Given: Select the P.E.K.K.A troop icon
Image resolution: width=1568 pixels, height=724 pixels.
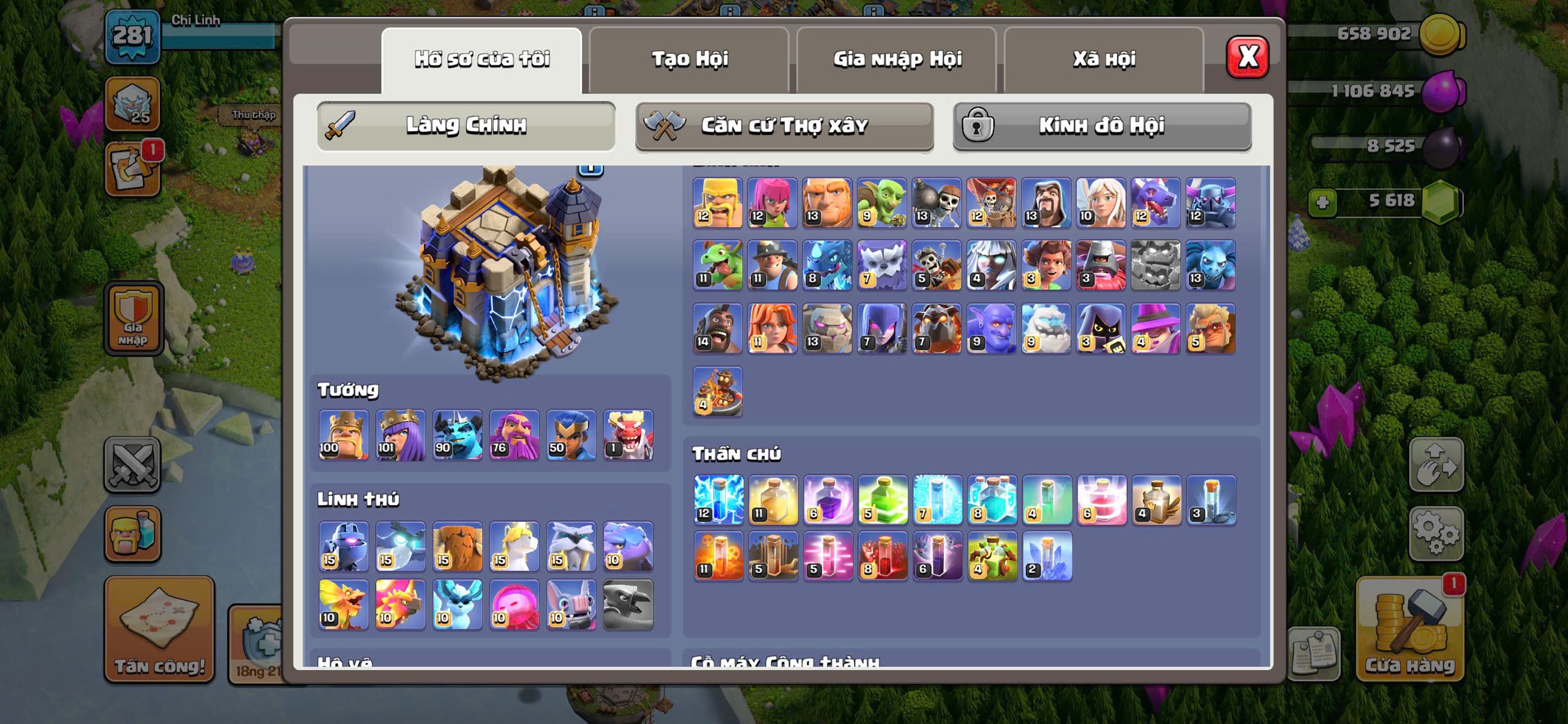Looking at the screenshot, I should (x=1210, y=203).
